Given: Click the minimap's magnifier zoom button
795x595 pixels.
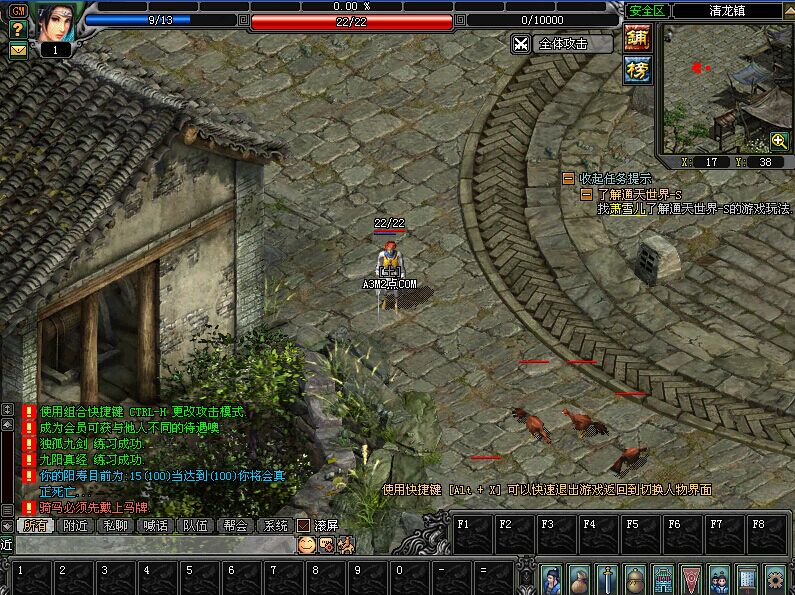Looking at the screenshot, I should [779, 141].
